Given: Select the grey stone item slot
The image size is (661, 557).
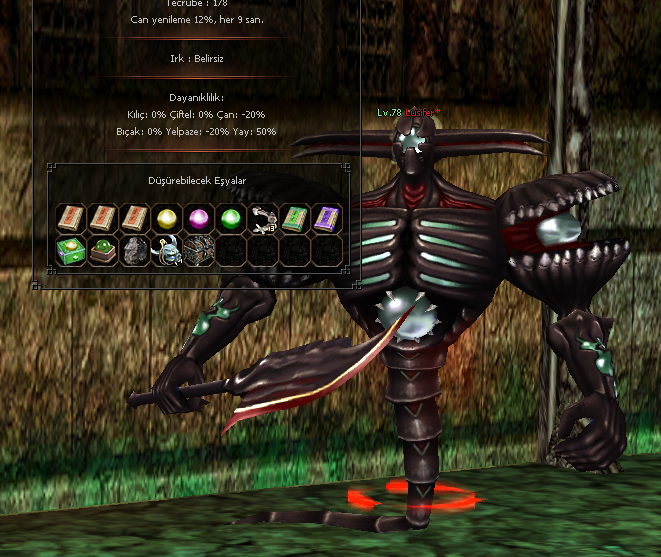Looking at the screenshot, I should [134, 250].
